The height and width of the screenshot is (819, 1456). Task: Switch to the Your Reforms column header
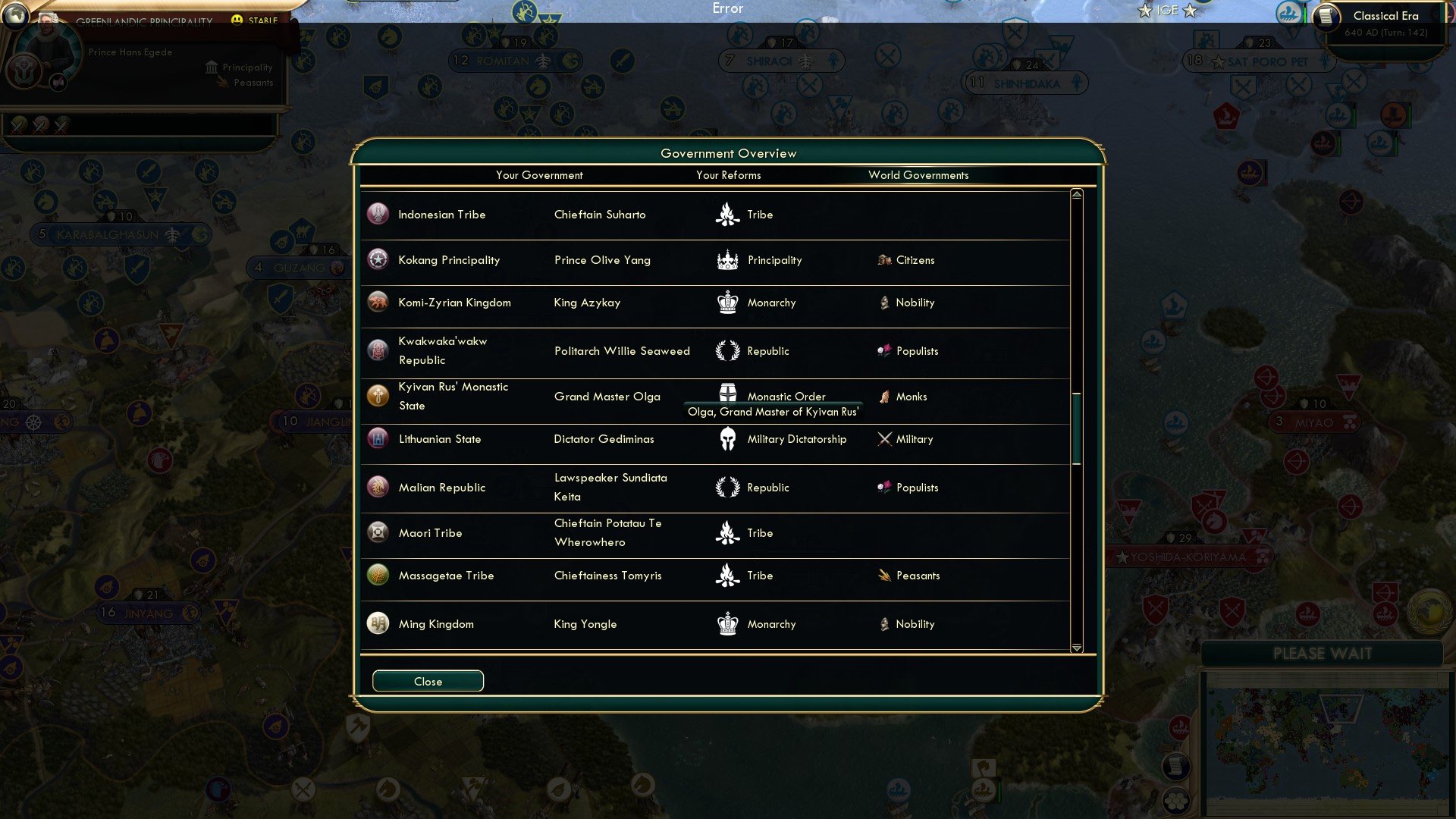728,175
